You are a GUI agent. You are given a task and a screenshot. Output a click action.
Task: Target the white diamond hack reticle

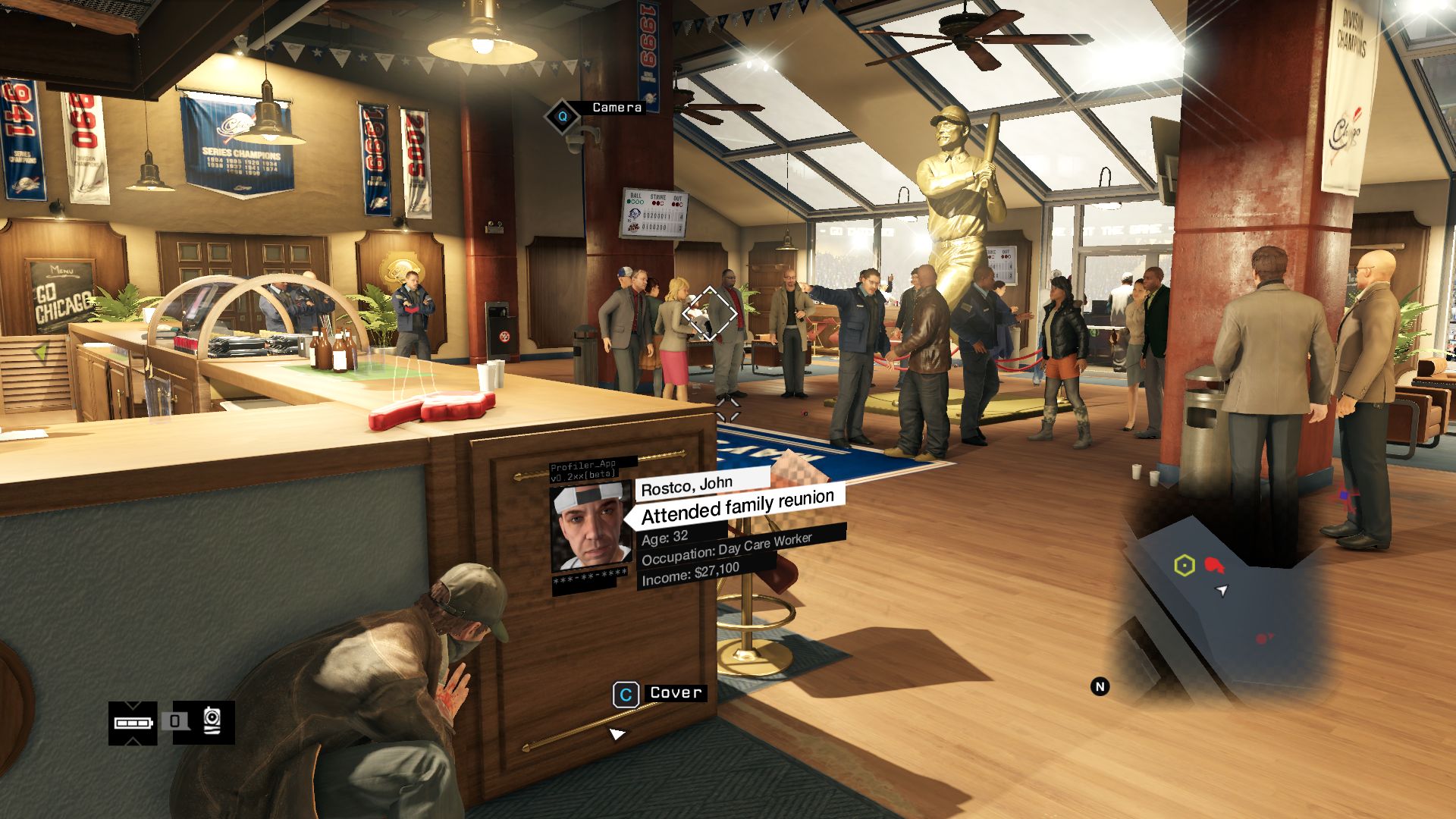pos(710,312)
